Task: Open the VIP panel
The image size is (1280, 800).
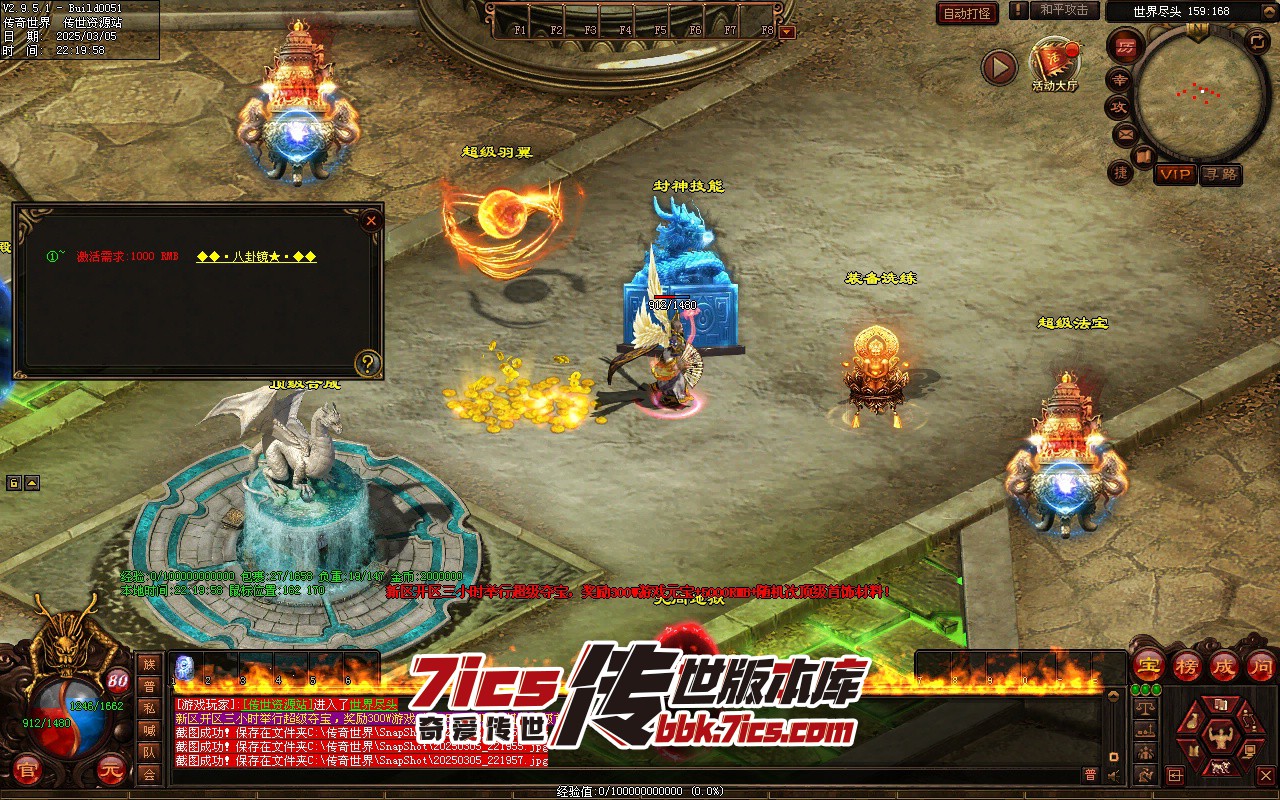Action: coord(1175,174)
